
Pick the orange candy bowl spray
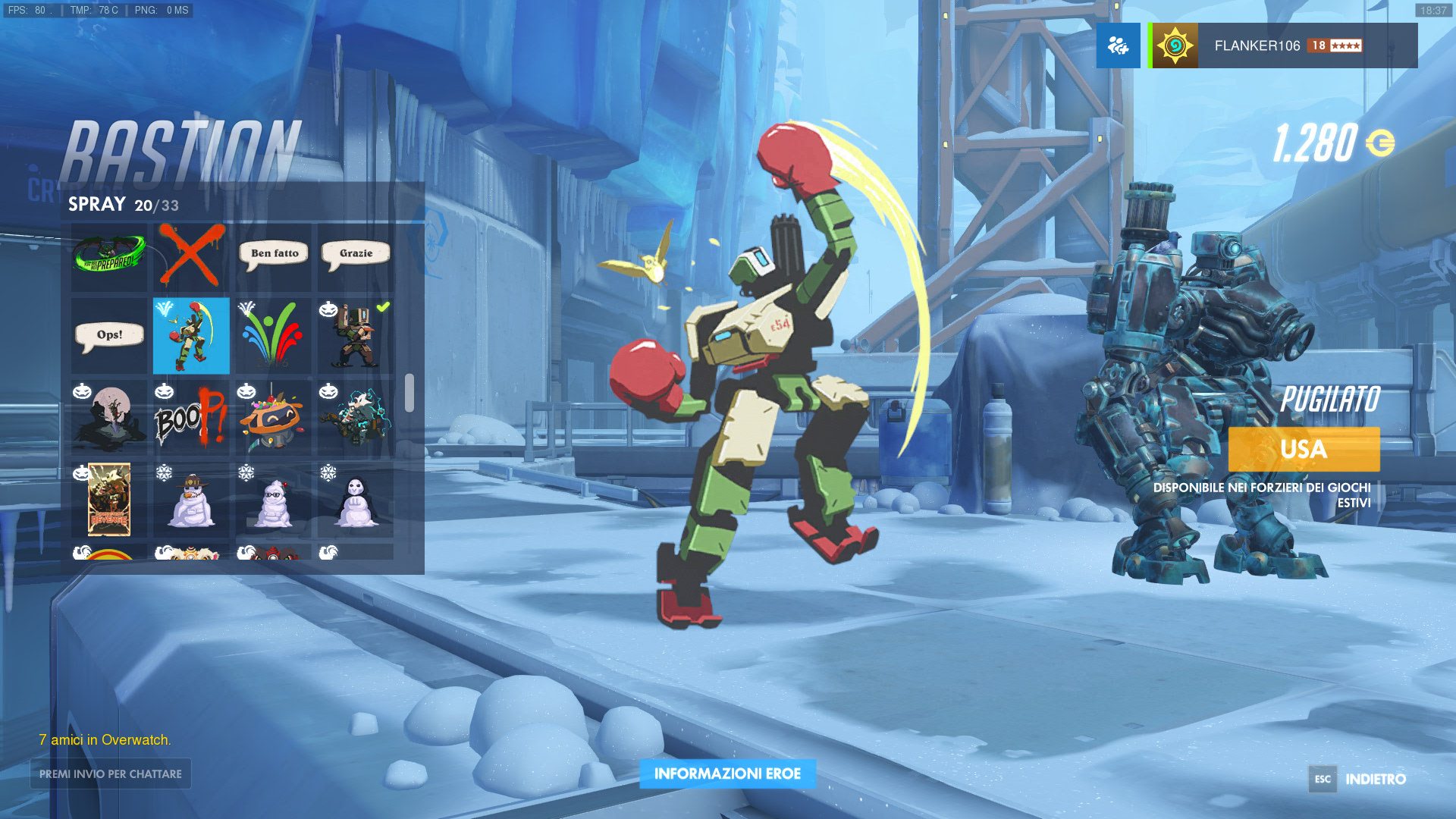point(274,418)
